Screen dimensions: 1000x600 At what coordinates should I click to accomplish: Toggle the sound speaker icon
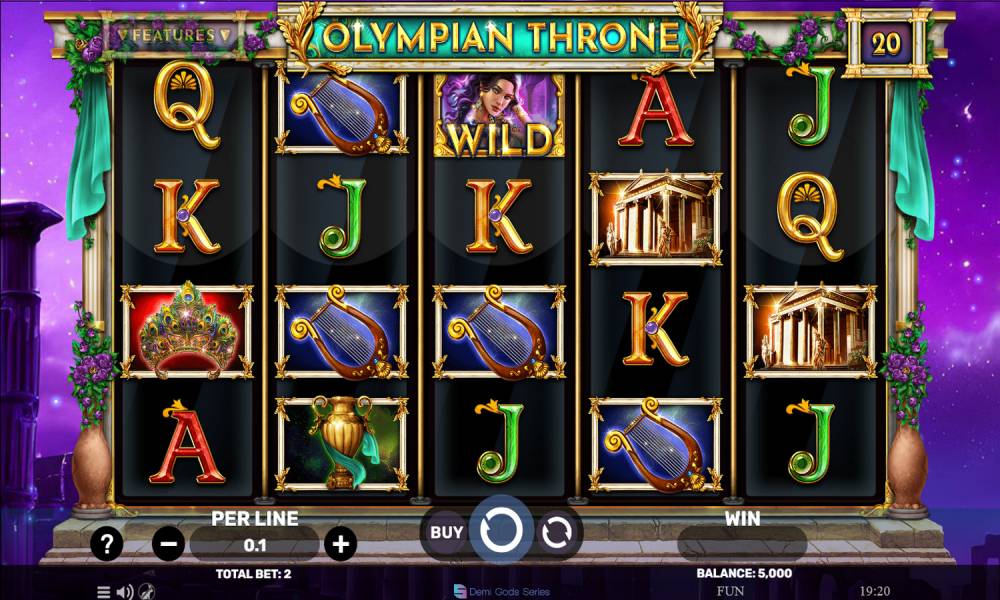pos(125,591)
